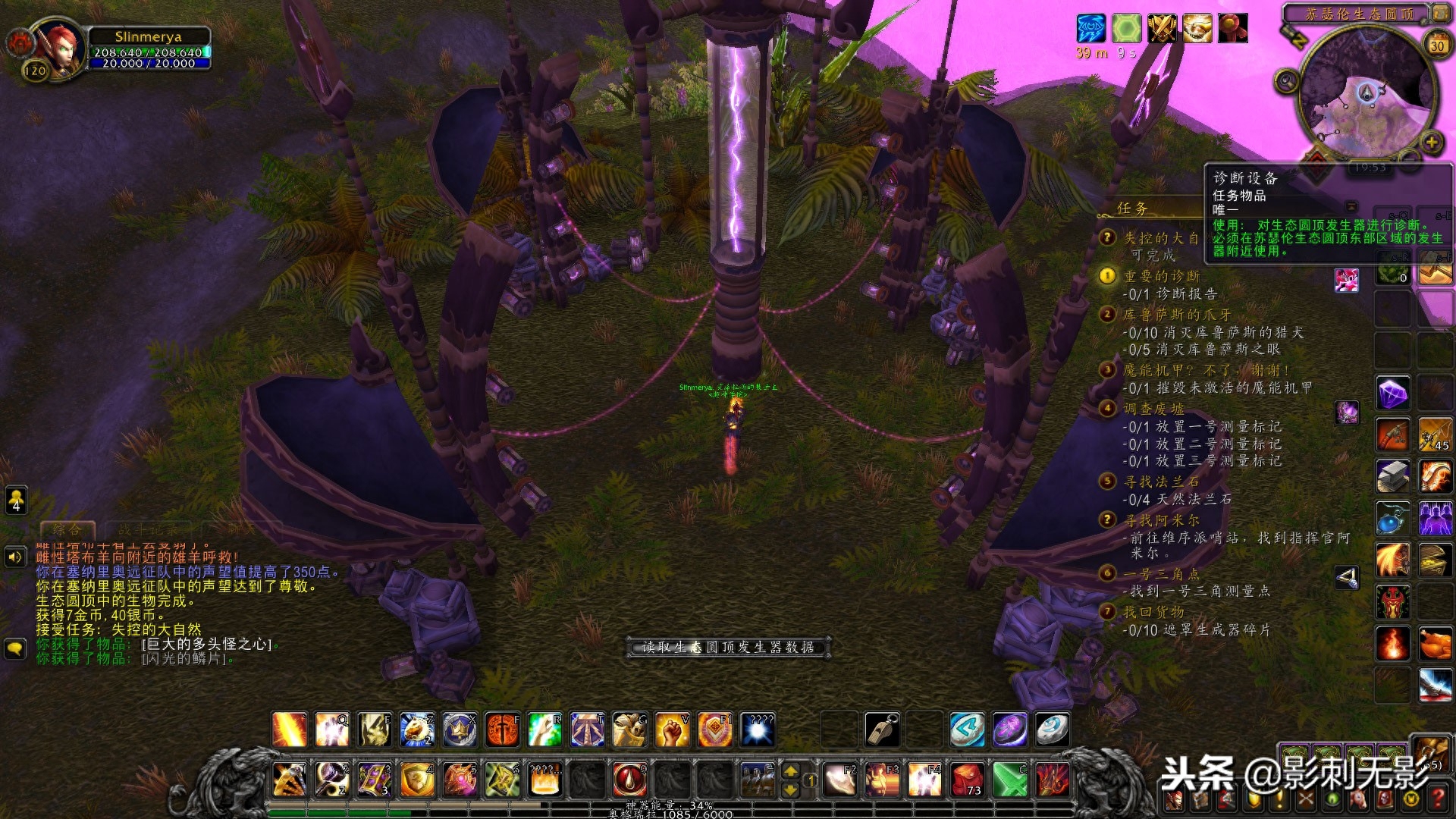This screenshot has height=819, width=1456.
Task: Open the chat speech bubble button
Action: (x=16, y=648)
